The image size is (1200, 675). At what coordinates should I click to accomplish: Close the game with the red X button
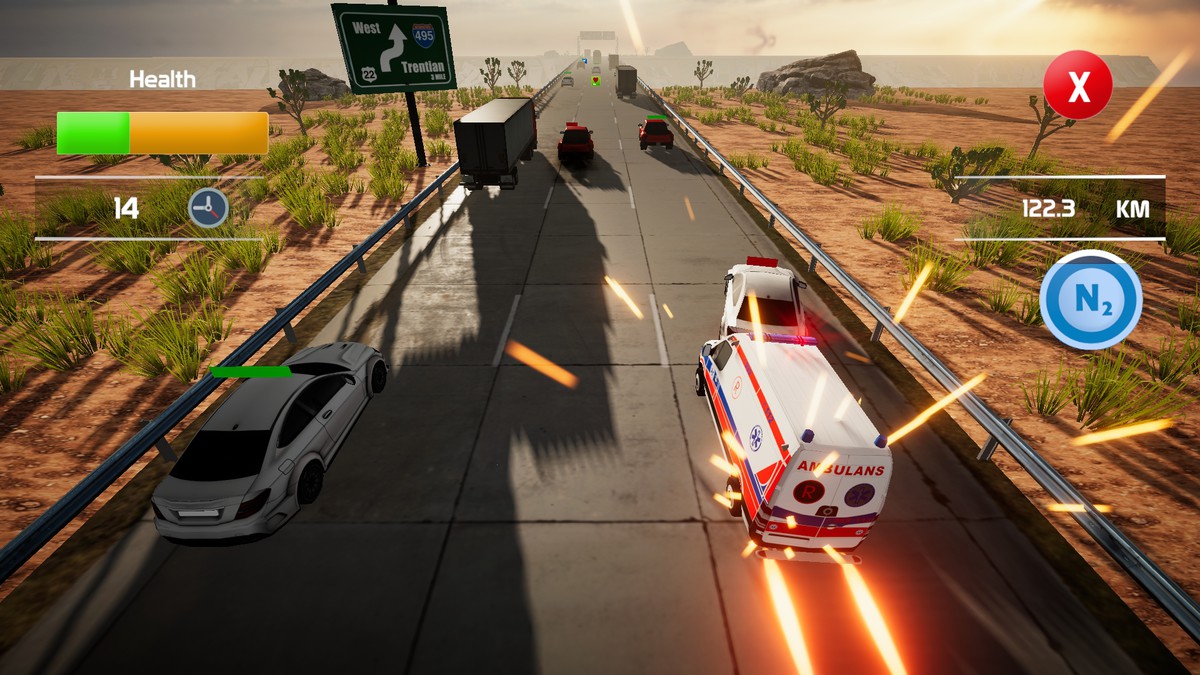point(1077,86)
